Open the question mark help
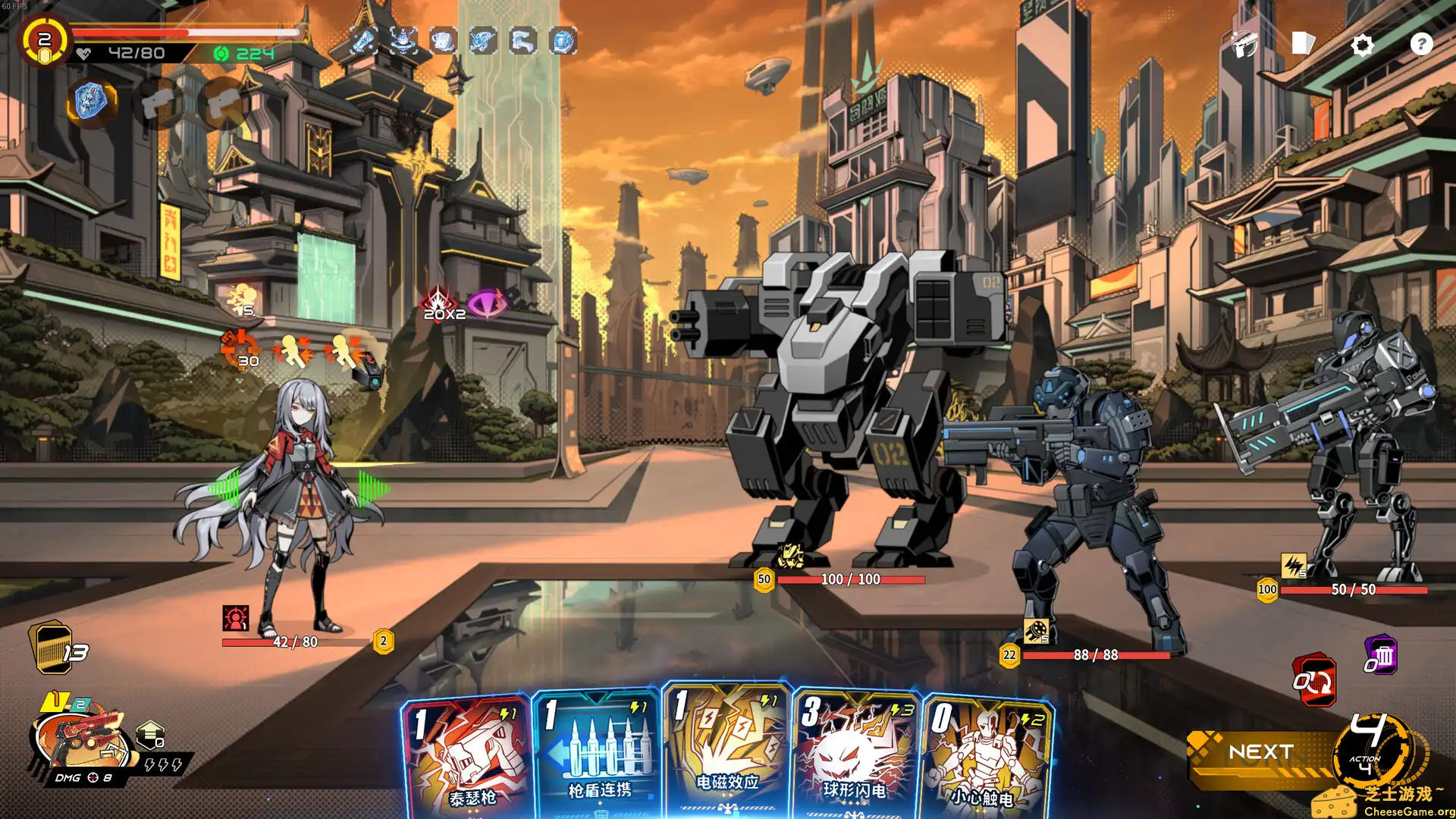This screenshot has height=819, width=1456. point(1421,44)
